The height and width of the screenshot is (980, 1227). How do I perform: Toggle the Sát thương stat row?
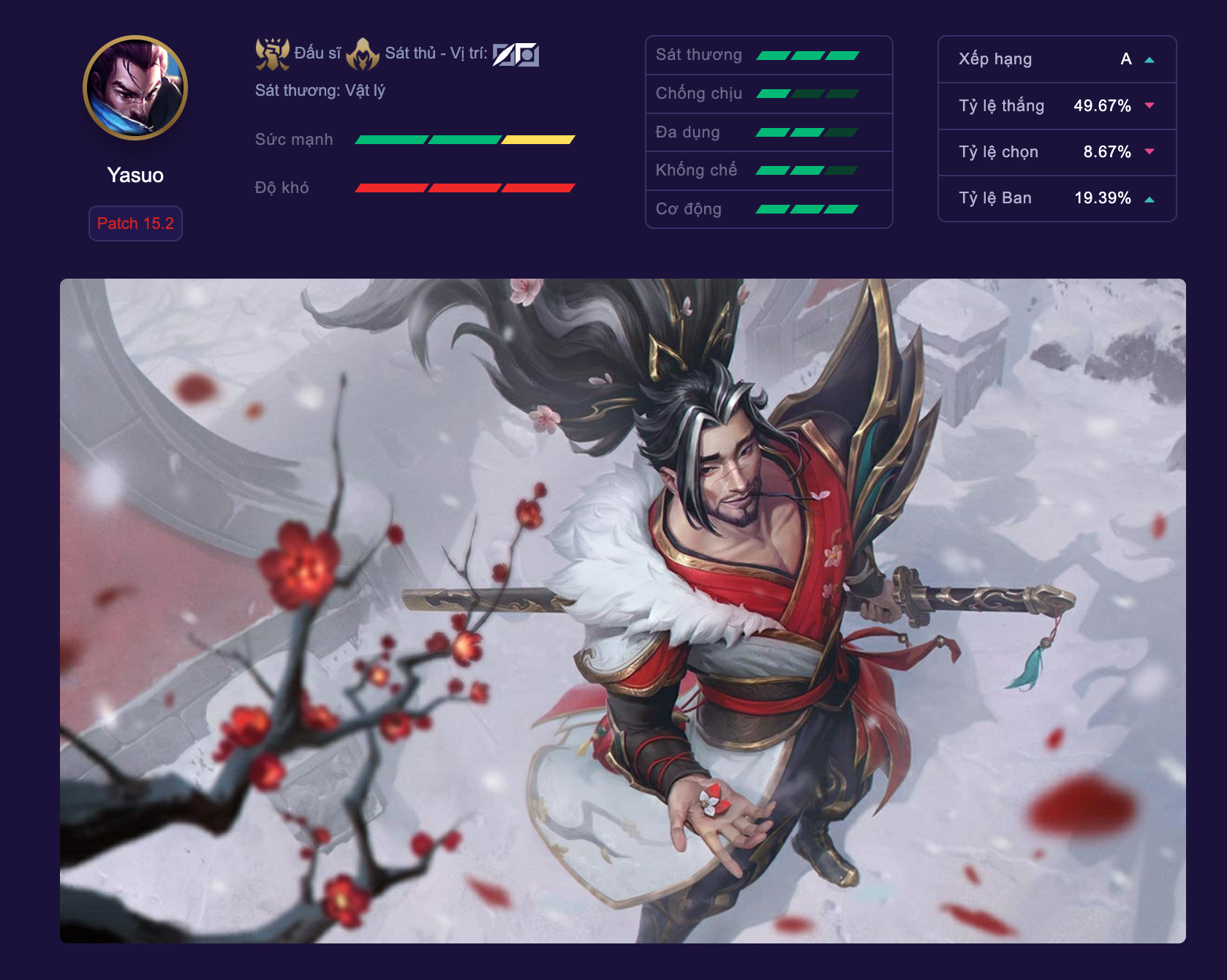[768, 54]
